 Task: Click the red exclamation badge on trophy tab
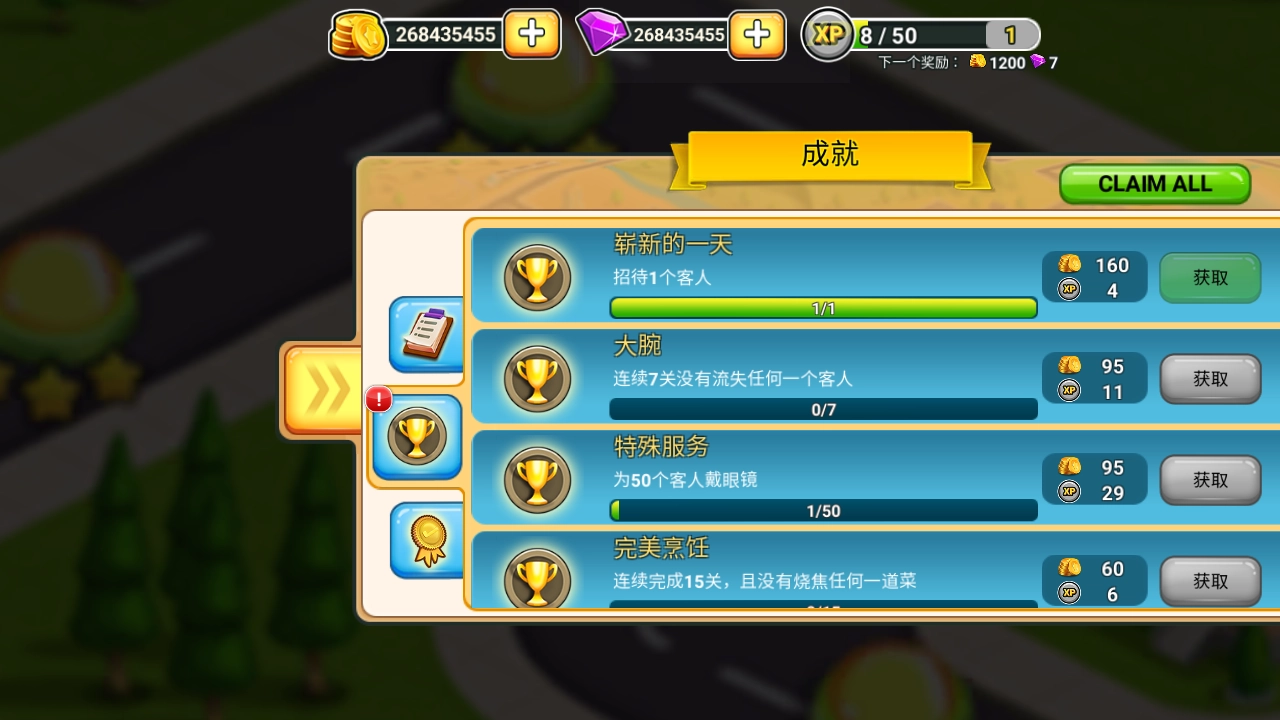pyautogui.click(x=377, y=398)
